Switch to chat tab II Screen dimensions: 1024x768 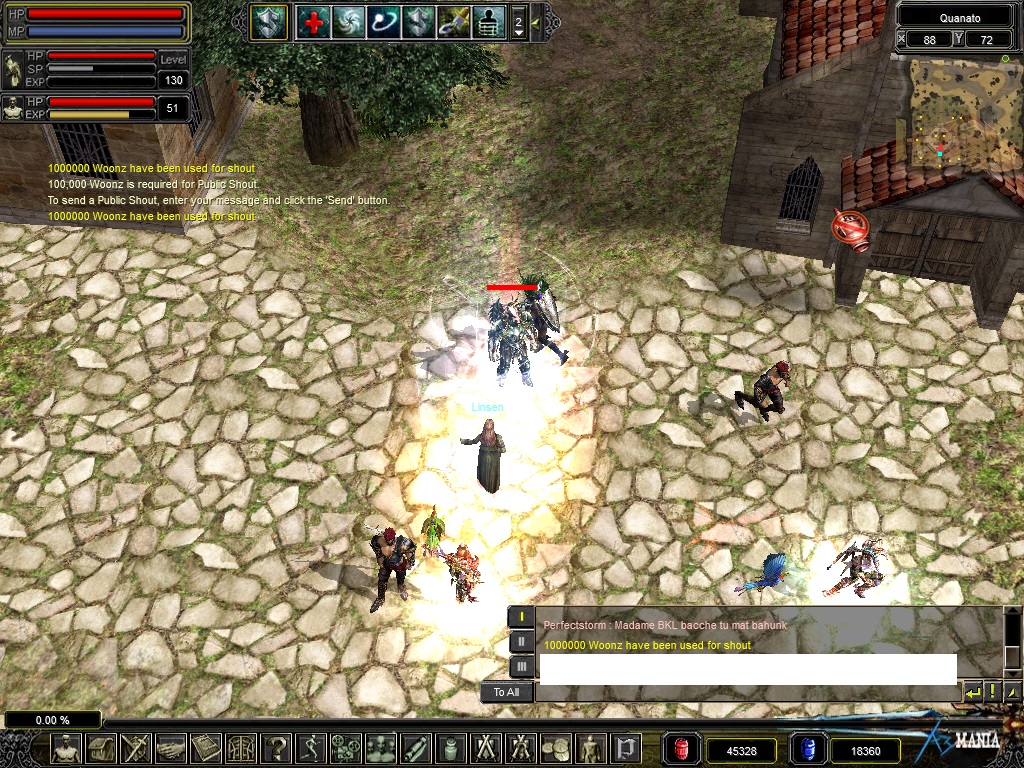pos(521,642)
